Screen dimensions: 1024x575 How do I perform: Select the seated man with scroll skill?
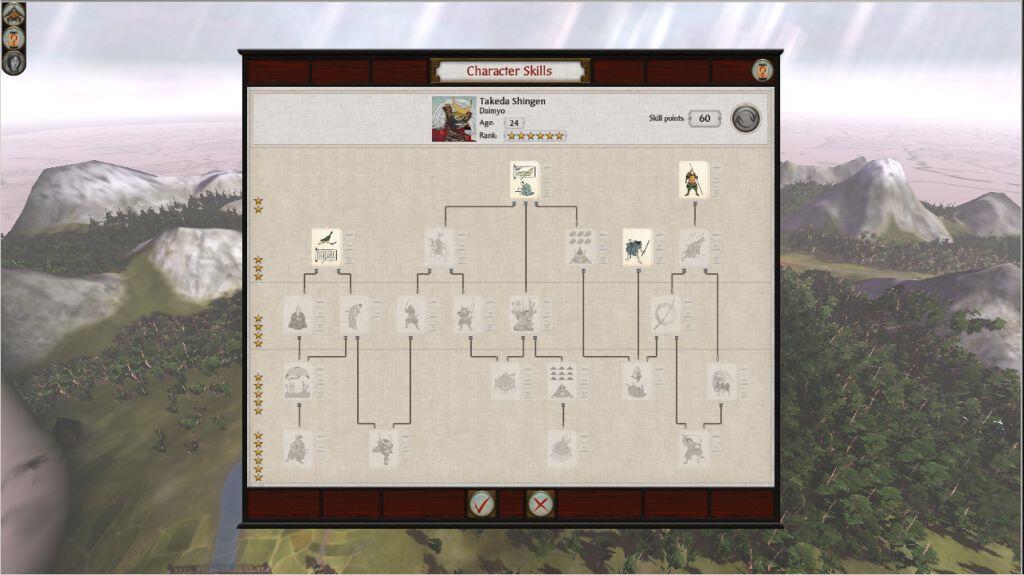(525, 180)
